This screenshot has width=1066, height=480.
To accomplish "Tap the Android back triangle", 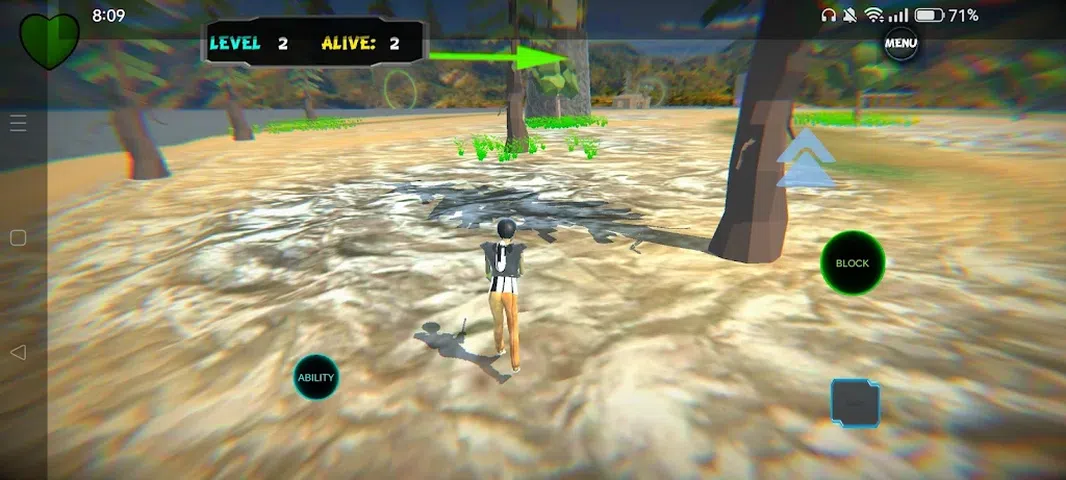I will pyautogui.click(x=17, y=352).
